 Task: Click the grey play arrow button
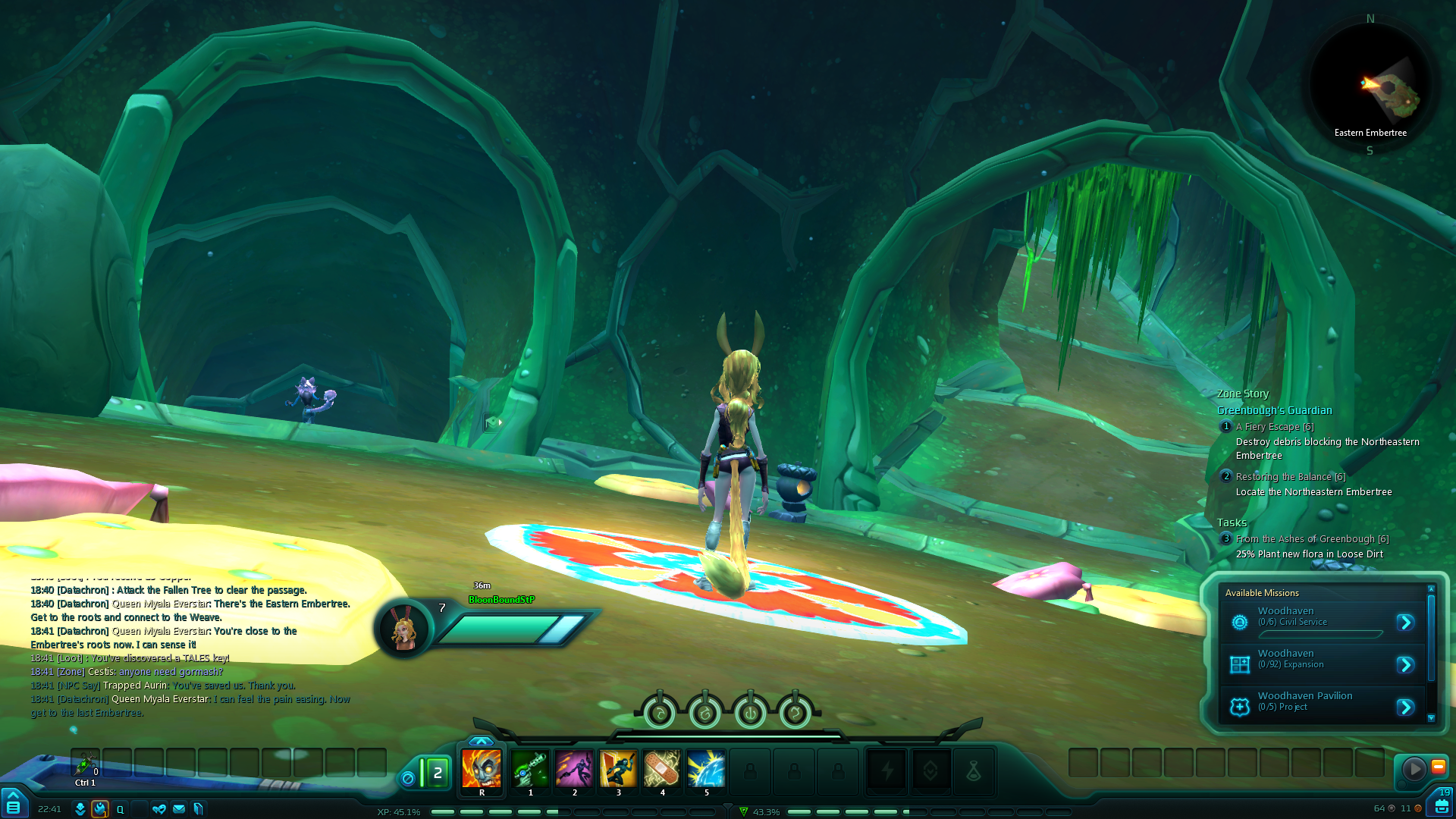(1414, 769)
